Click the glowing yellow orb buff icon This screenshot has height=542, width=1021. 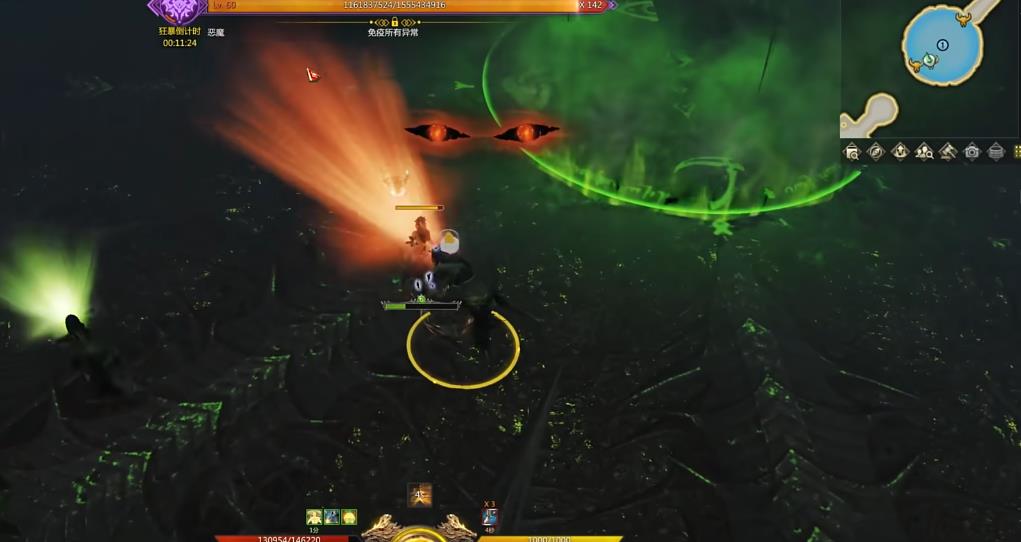pos(348,517)
